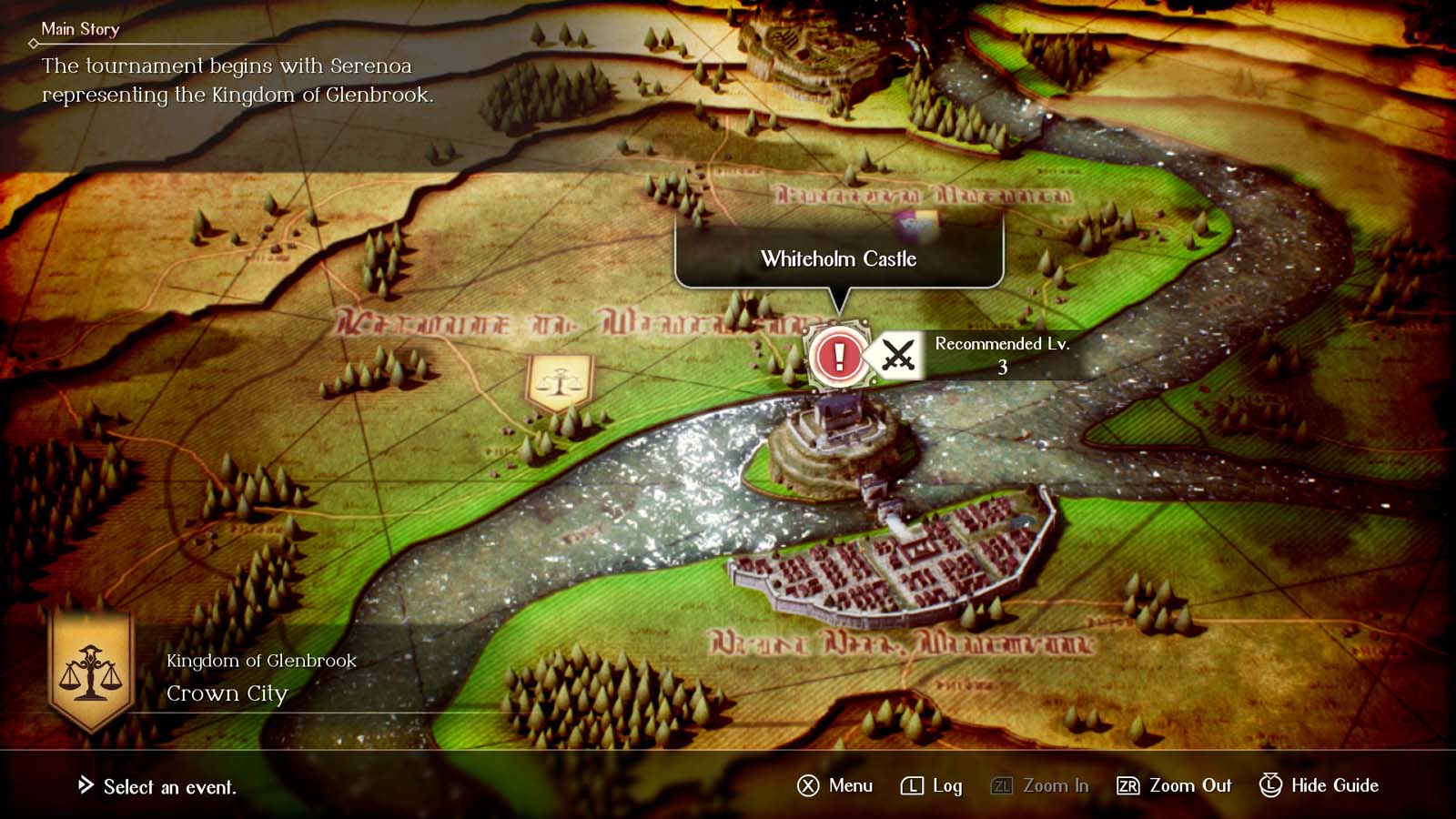Viewport: 1456px width, 819px height.
Task: Click the Kingdom of Glenbrook region label
Action: [260, 661]
